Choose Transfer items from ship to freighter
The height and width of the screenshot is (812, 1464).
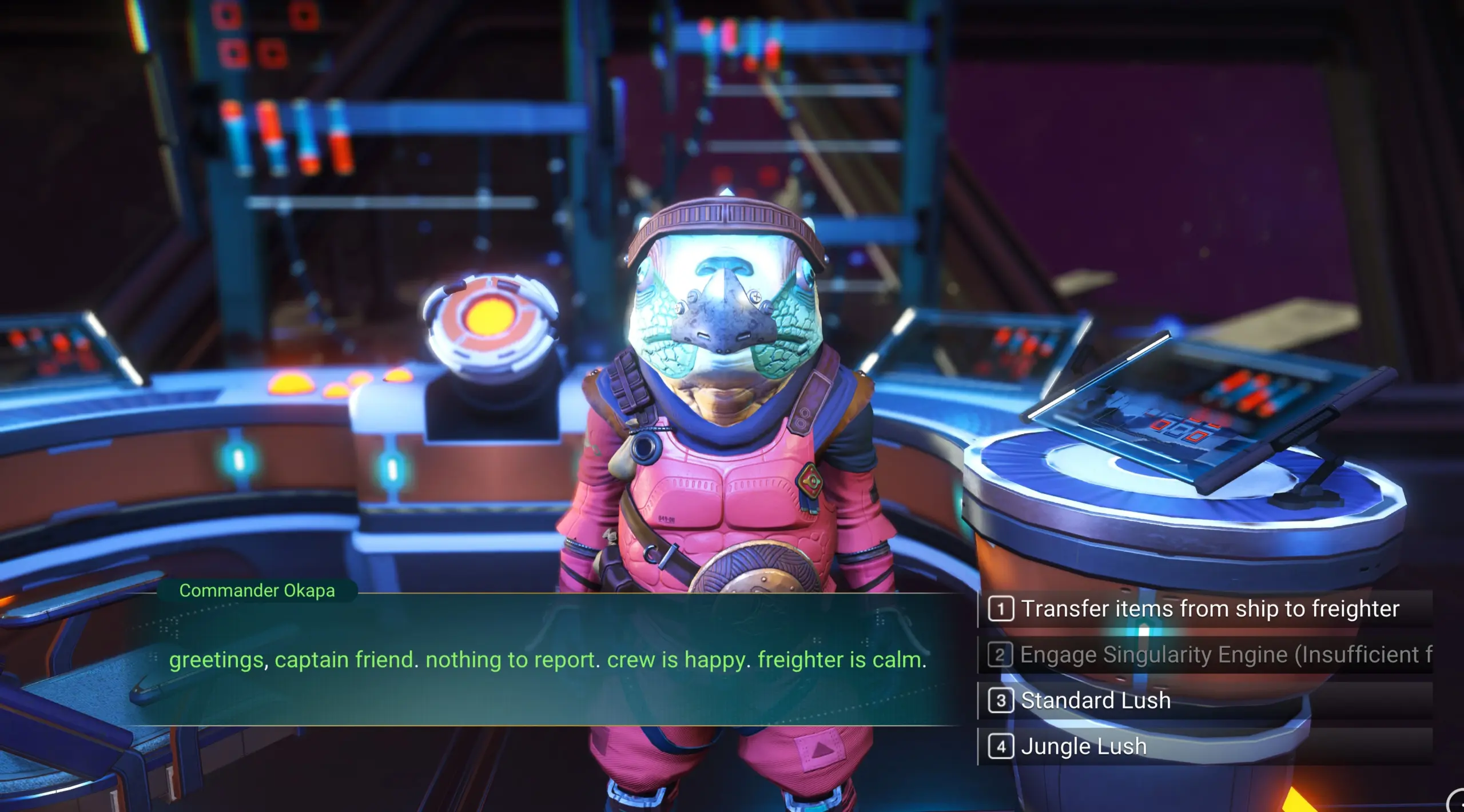pos(1209,609)
